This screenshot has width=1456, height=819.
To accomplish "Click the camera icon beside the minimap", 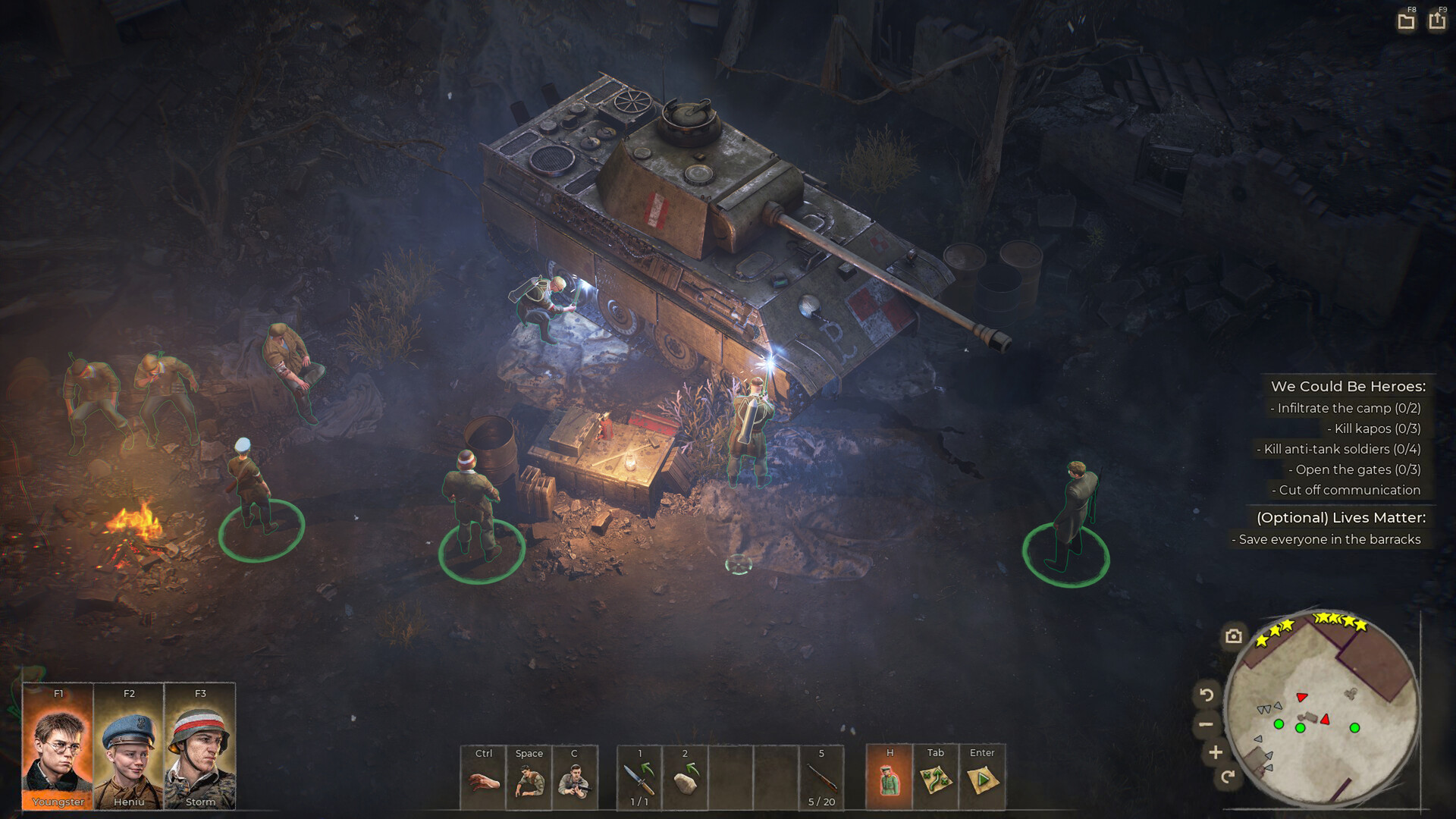I will coord(1234,636).
